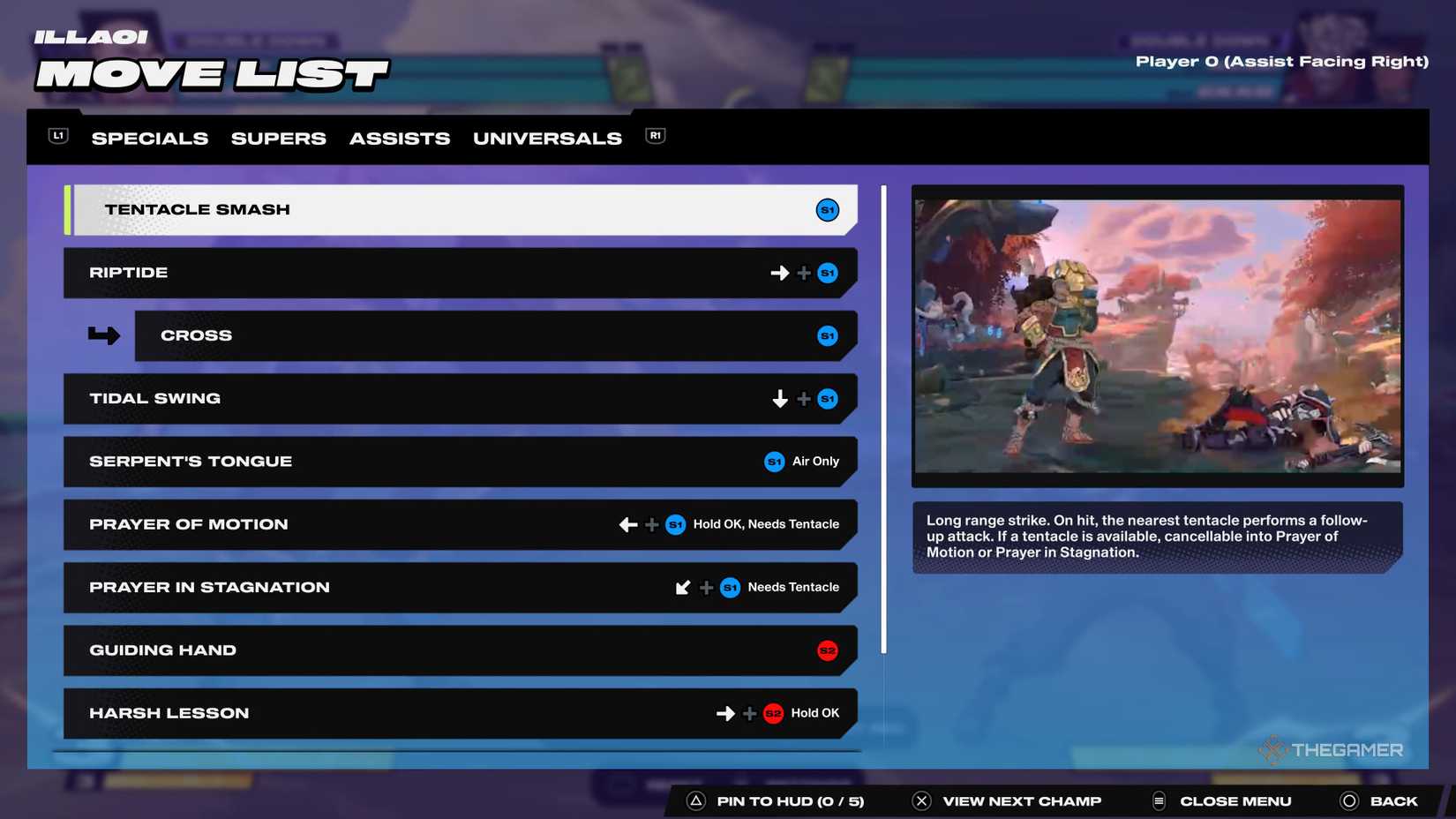This screenshot has width=1456, height=819.
Task: Click the right arrow input icon for Riptide
Action: pos(779,273)
